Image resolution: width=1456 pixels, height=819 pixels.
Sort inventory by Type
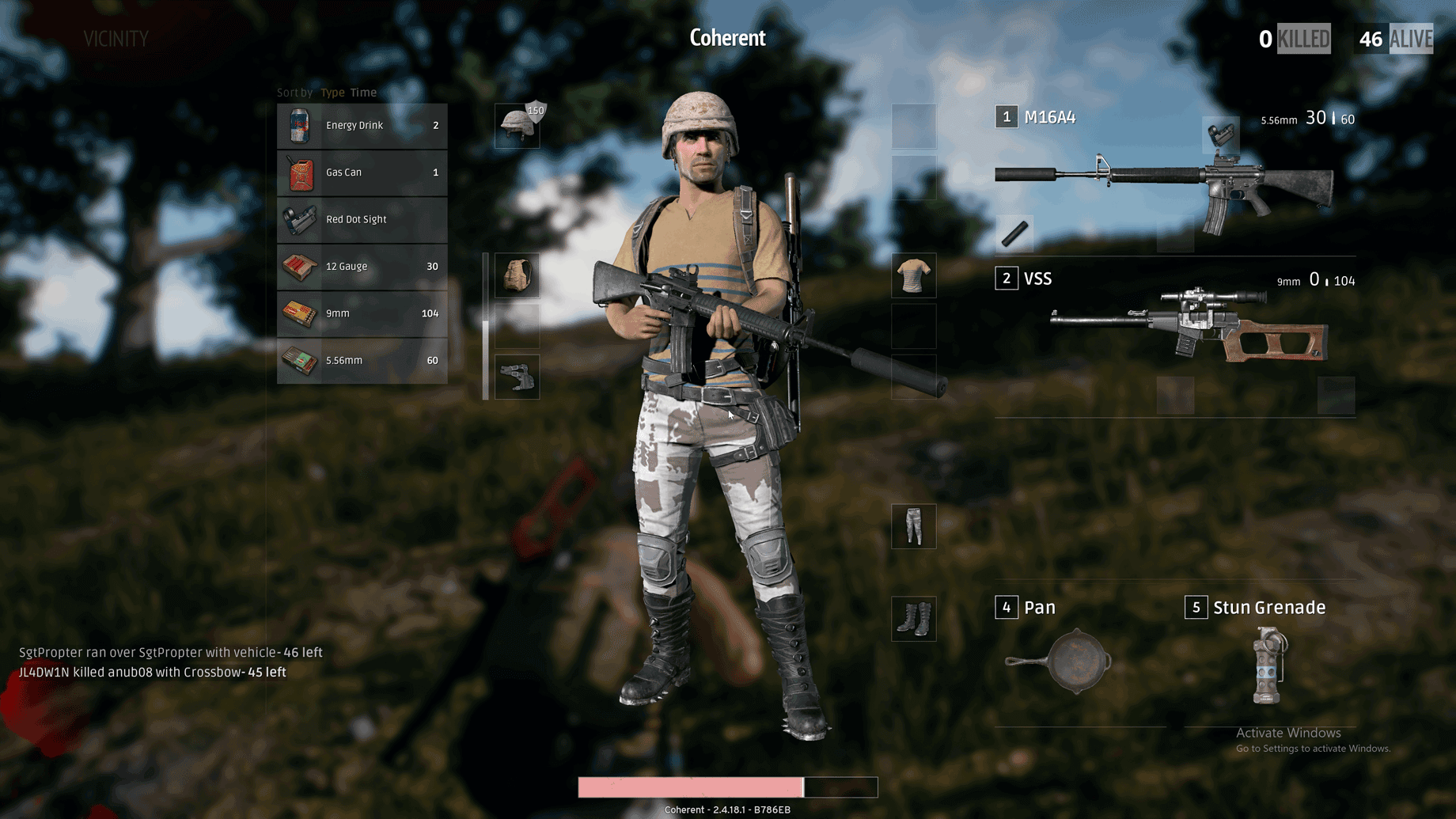(x=332, y=93)
